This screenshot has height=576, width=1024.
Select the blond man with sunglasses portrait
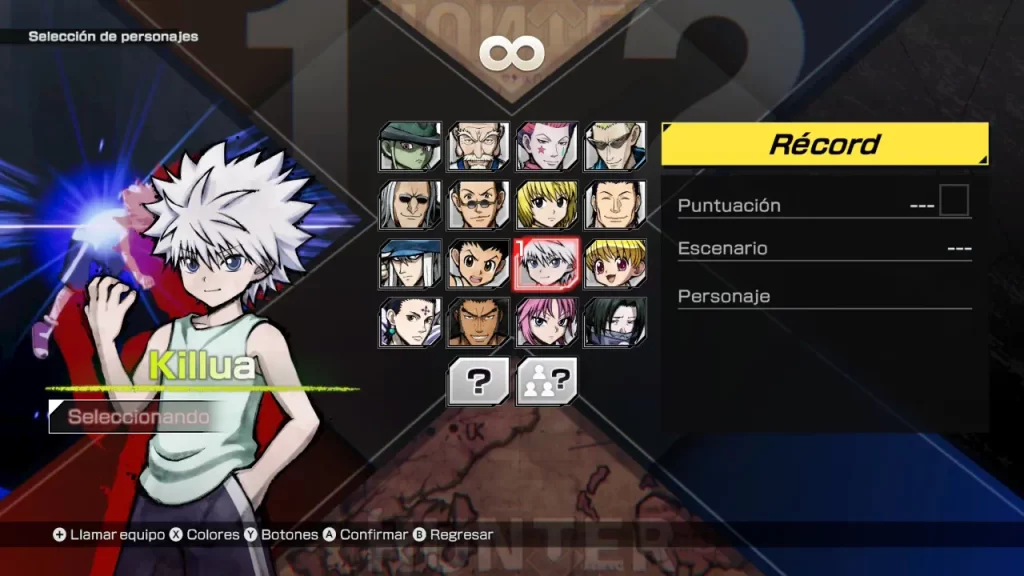(x=614, y=147)
